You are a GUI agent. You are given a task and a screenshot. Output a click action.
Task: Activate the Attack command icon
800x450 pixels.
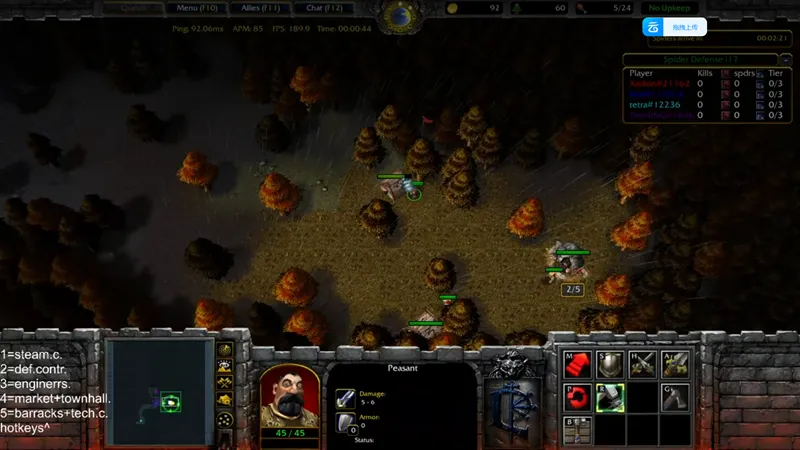[x=675, y=365]
